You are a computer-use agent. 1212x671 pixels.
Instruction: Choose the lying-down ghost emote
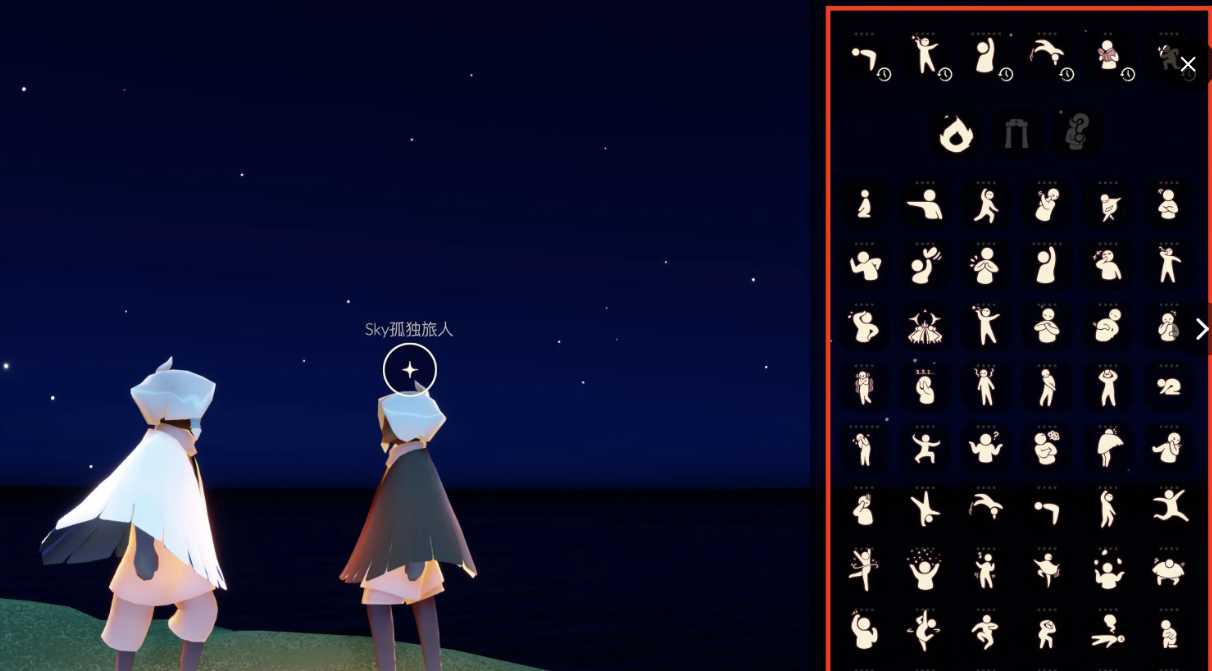pos(1107,630)
